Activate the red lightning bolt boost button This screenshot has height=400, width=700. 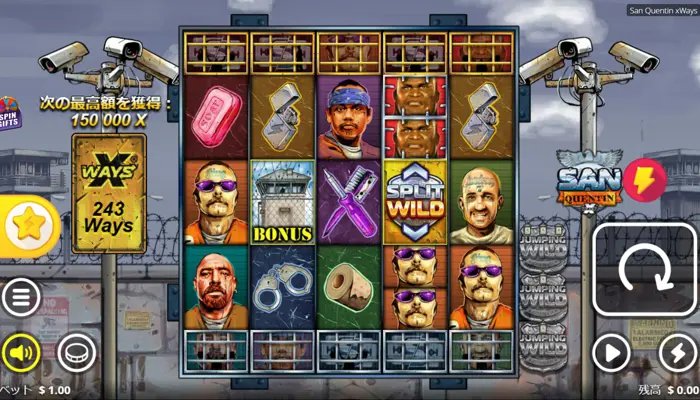(x=645, y=180)
